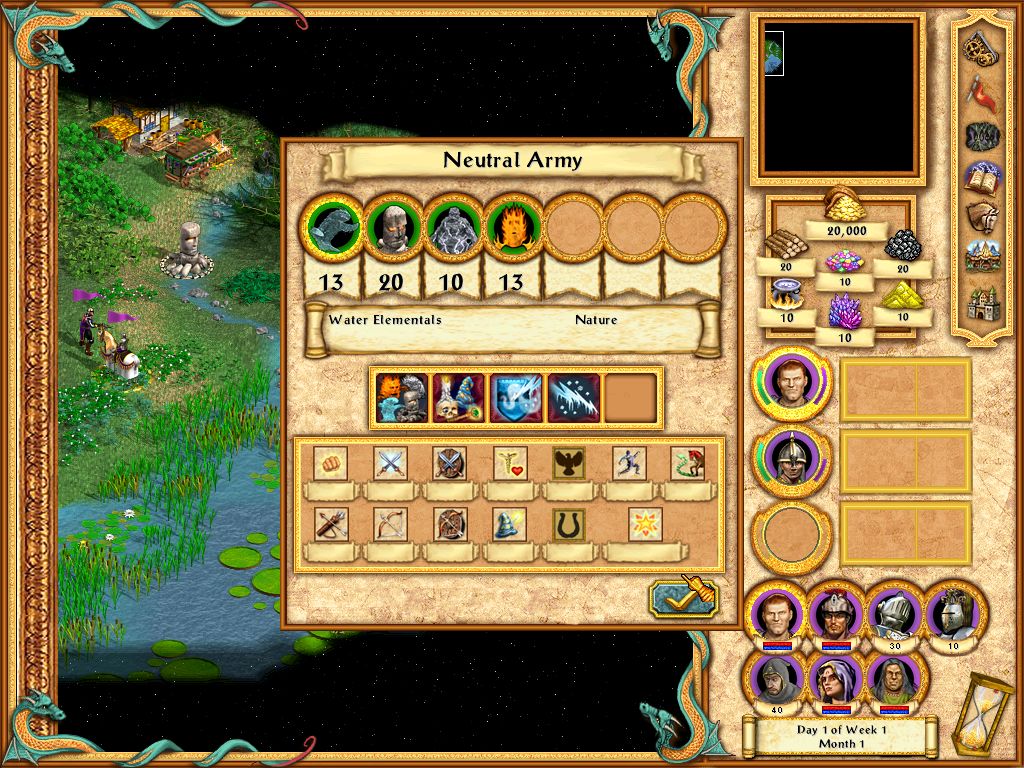Viewport: 1024px width, 768px height.
Task: Select the Earth Elementals stone-face portrait
Action: pyautogui.click(x=392, y=226)
